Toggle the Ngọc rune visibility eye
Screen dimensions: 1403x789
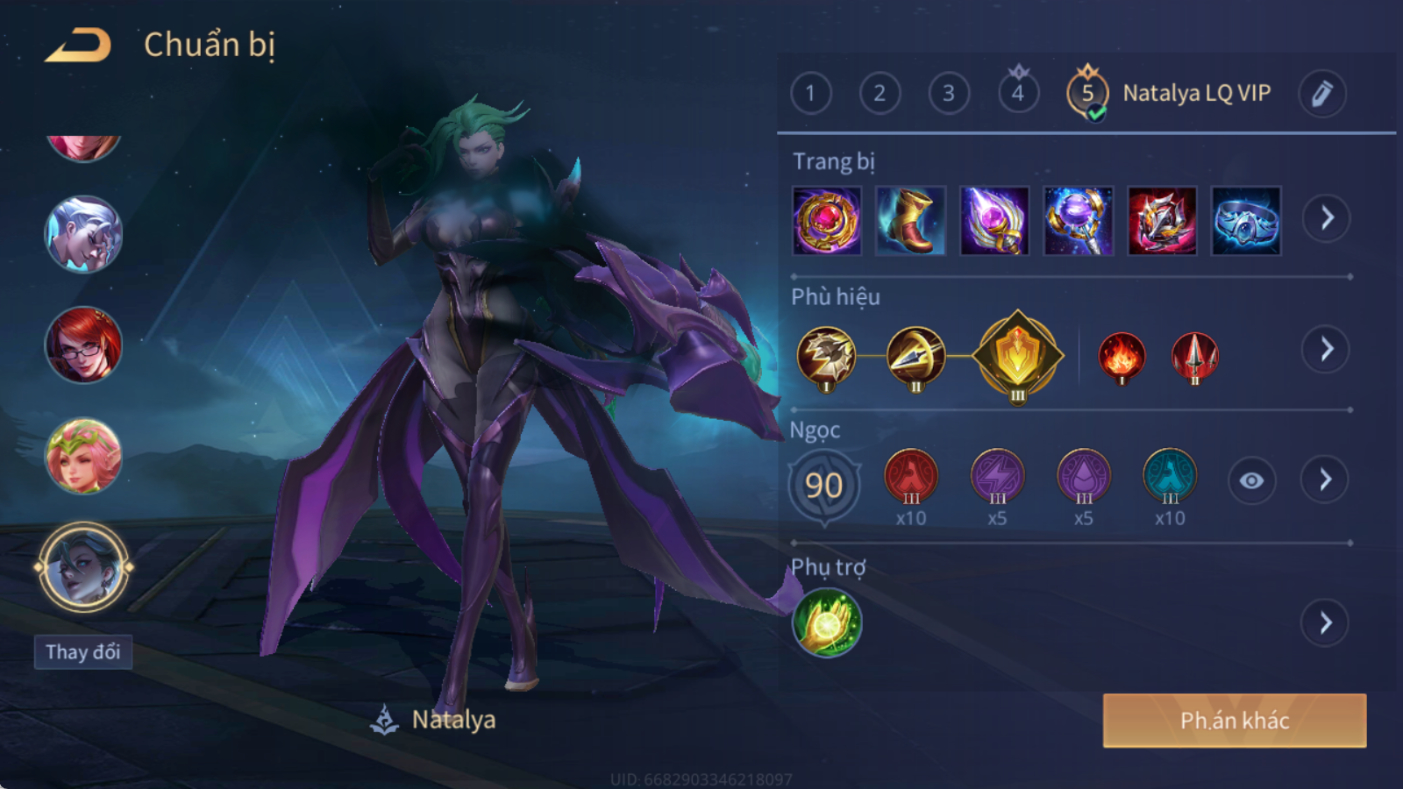pos(1251,481)
